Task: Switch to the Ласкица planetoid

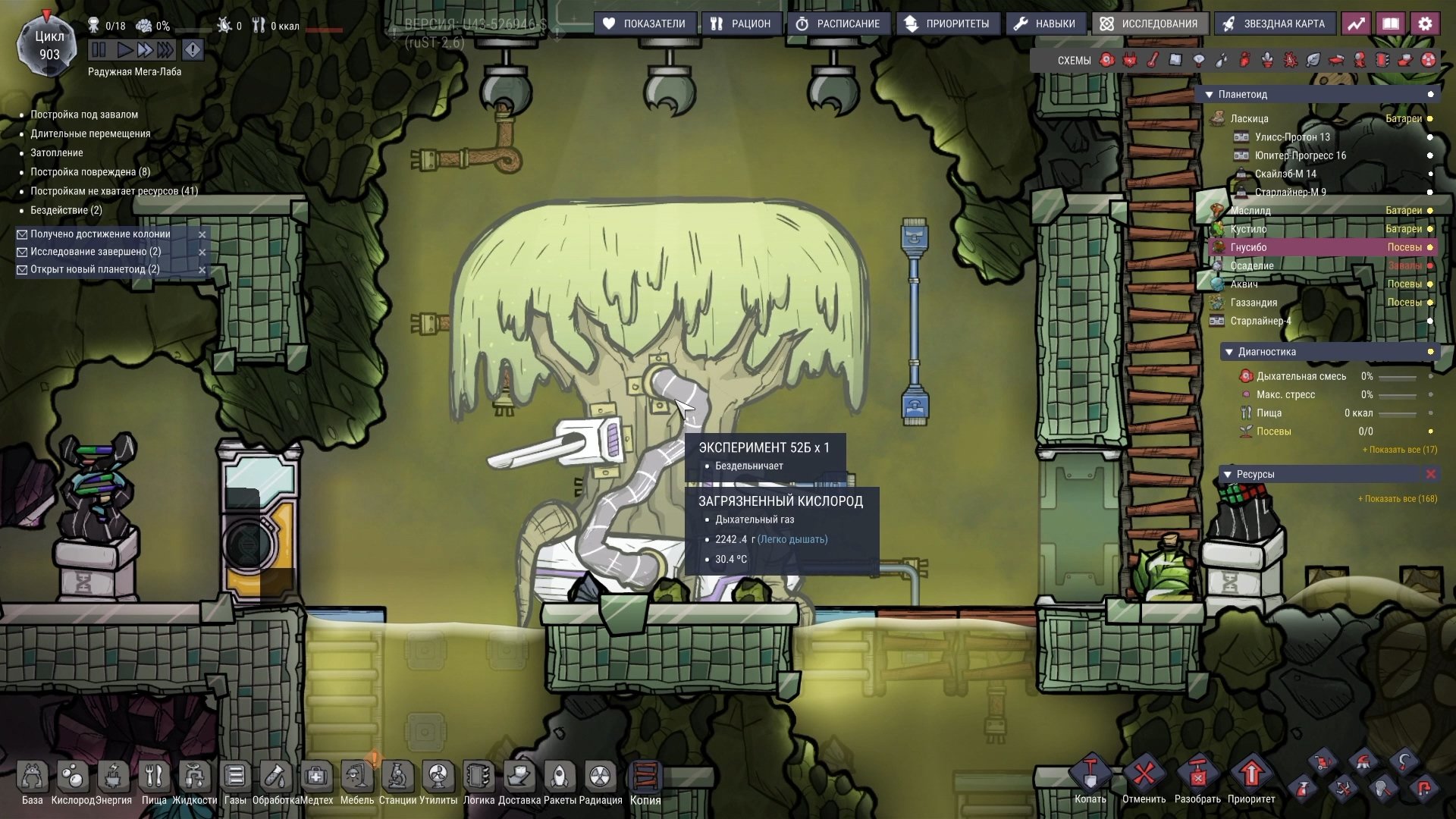Action: click(1249, 118)
